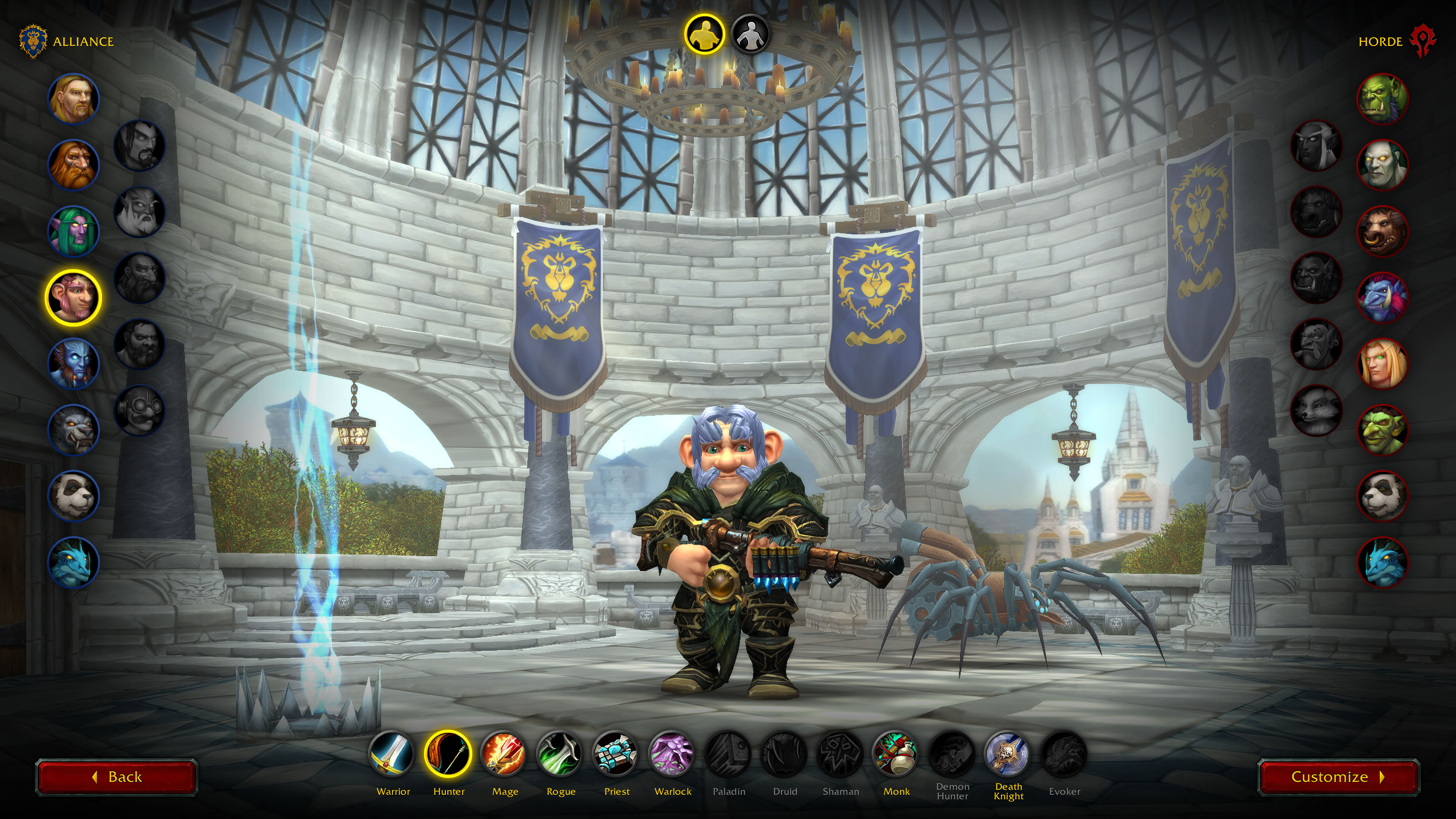Select the male body type icon

pos(704,35)
